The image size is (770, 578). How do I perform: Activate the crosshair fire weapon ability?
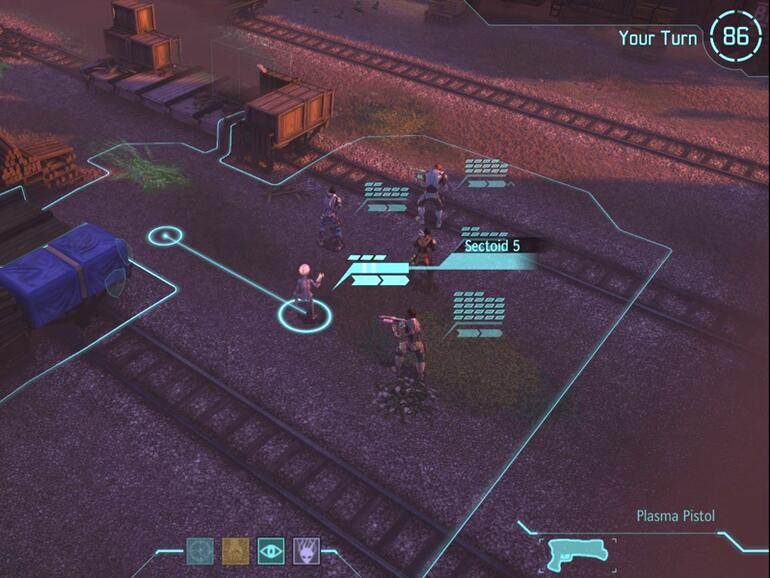point(200,551)
